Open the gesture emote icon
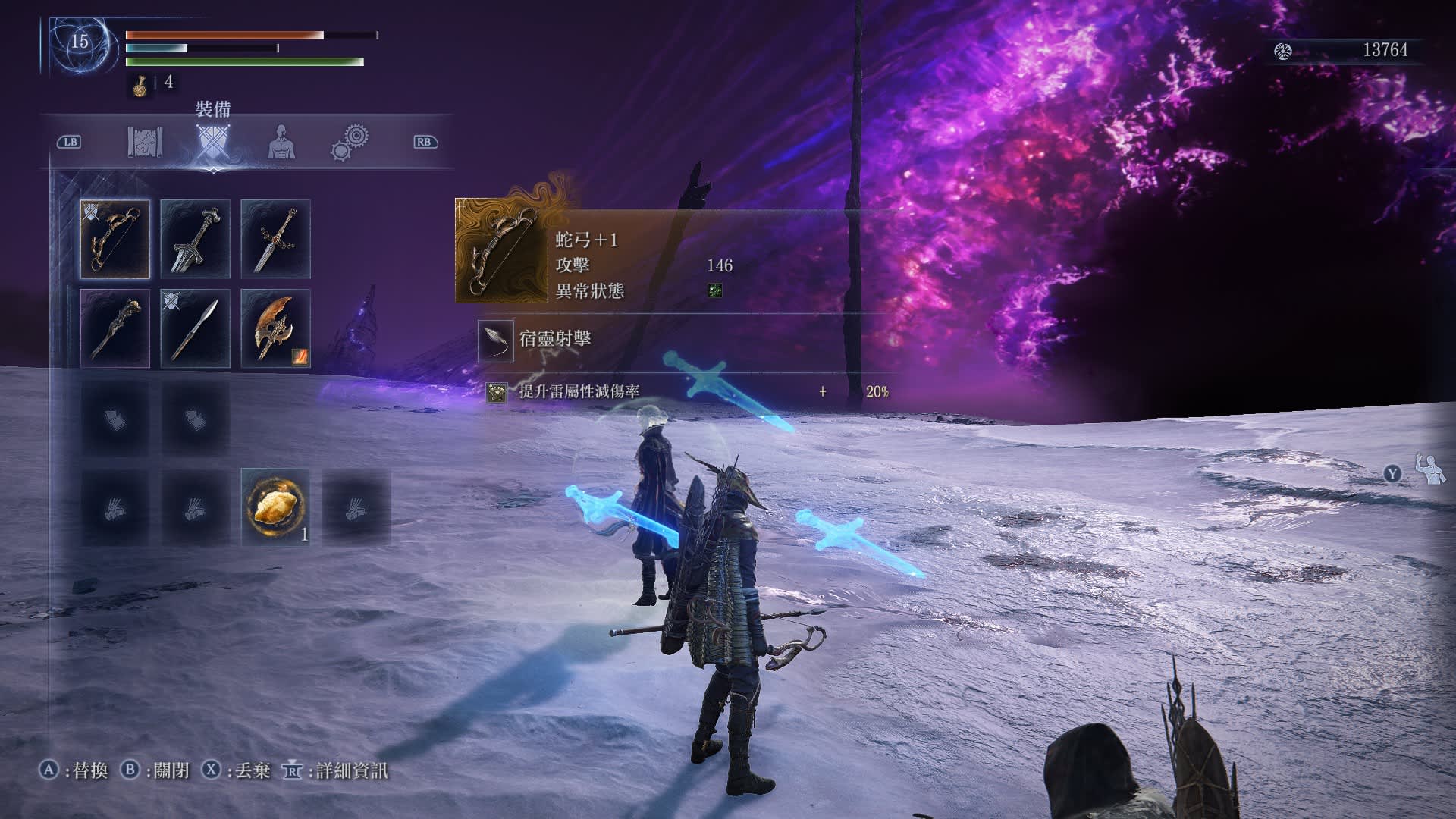This screenshot has height=819, width=1456. 1430,470
